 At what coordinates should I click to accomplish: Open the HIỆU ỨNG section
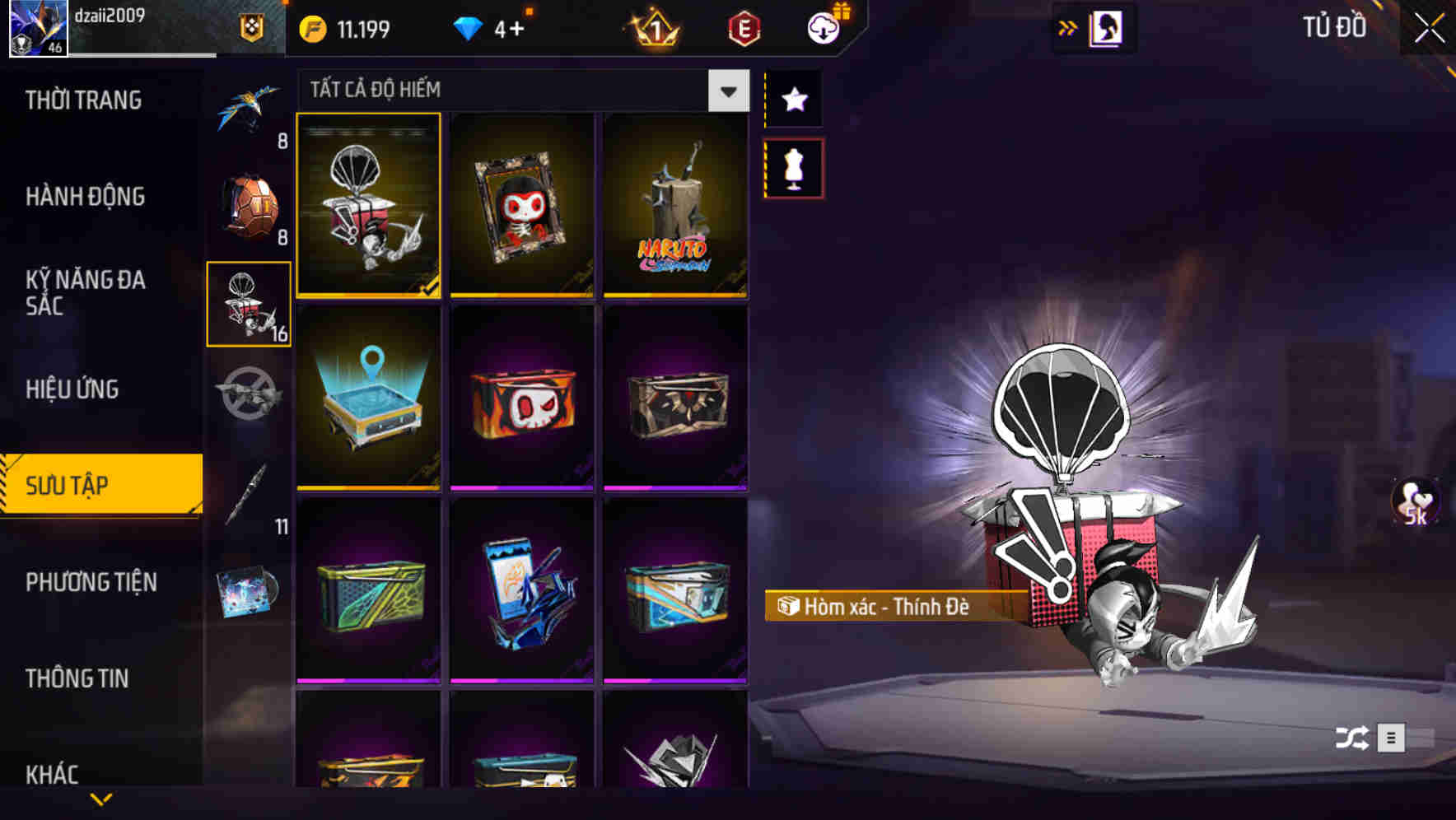74,388
